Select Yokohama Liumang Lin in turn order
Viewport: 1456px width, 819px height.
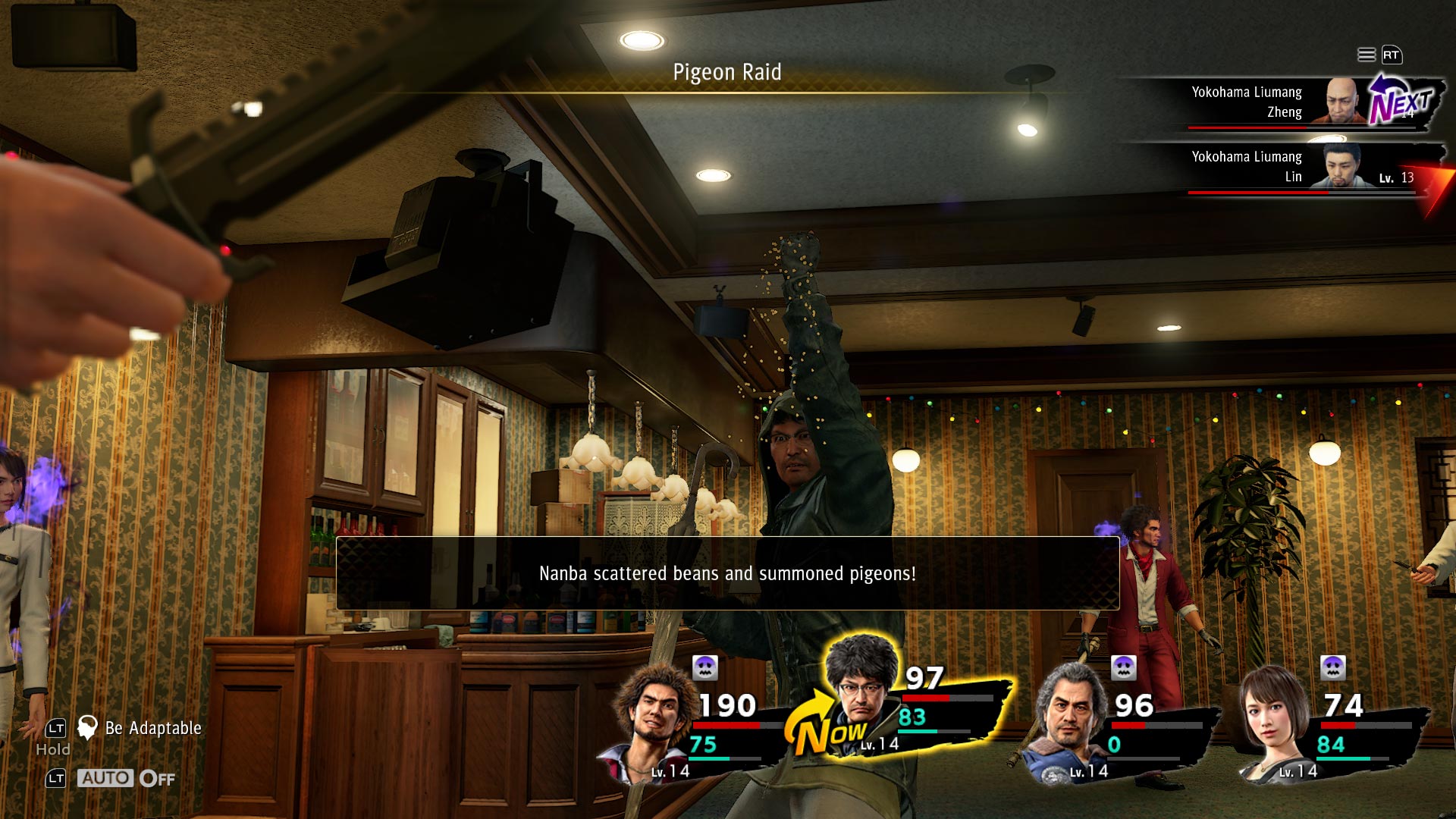[1282, 167]
